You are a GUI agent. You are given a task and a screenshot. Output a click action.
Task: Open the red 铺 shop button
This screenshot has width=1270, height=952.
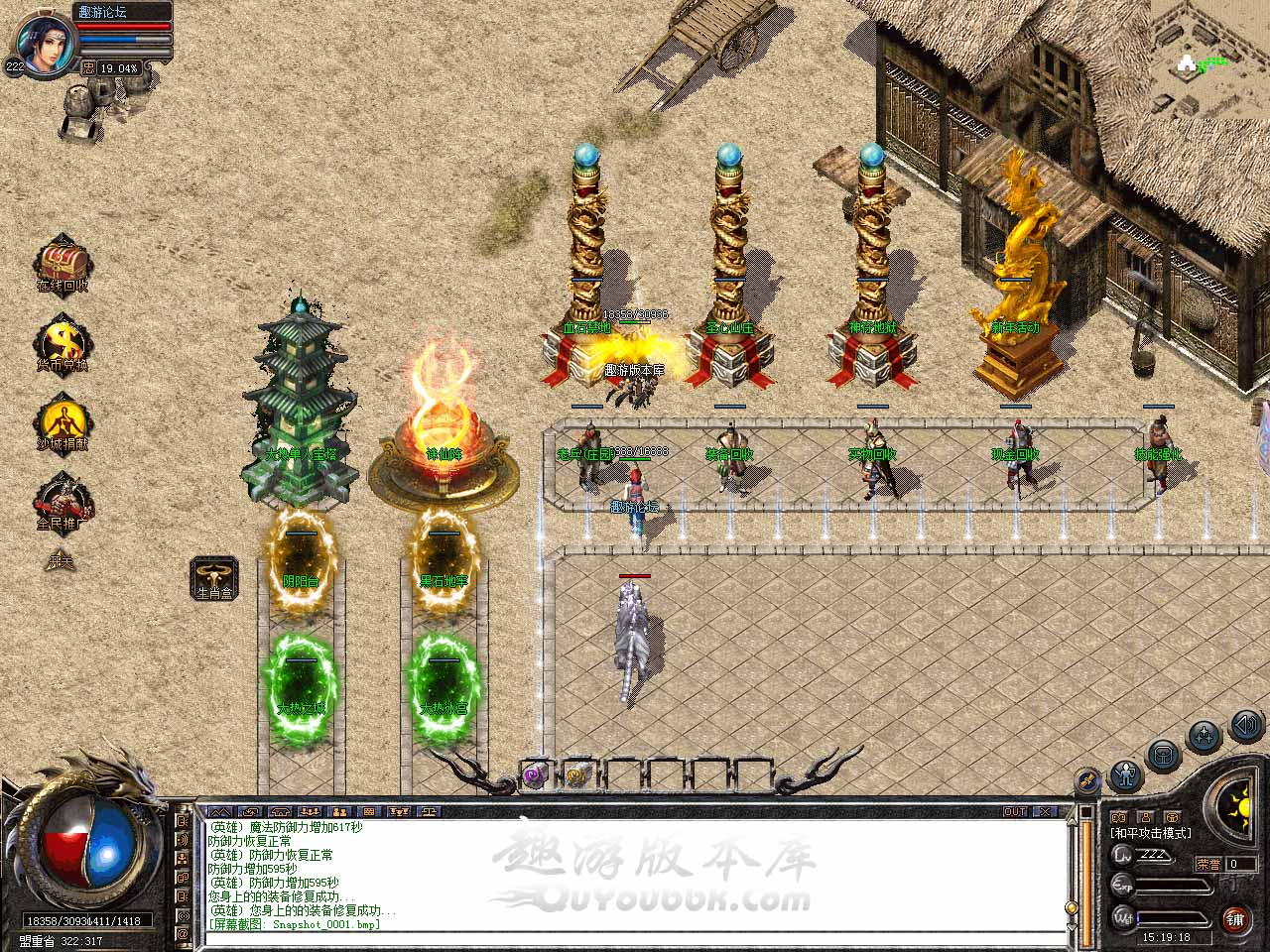(x=1236, y=919)
